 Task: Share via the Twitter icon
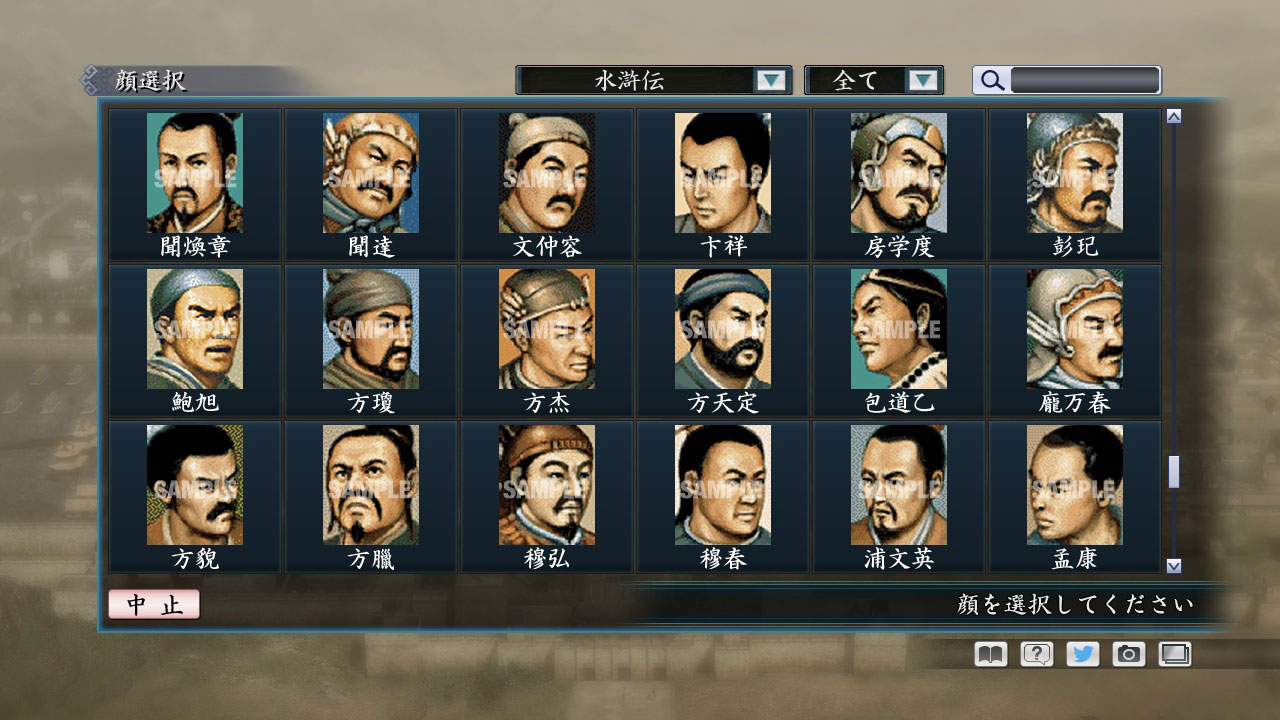(1081, 654)
